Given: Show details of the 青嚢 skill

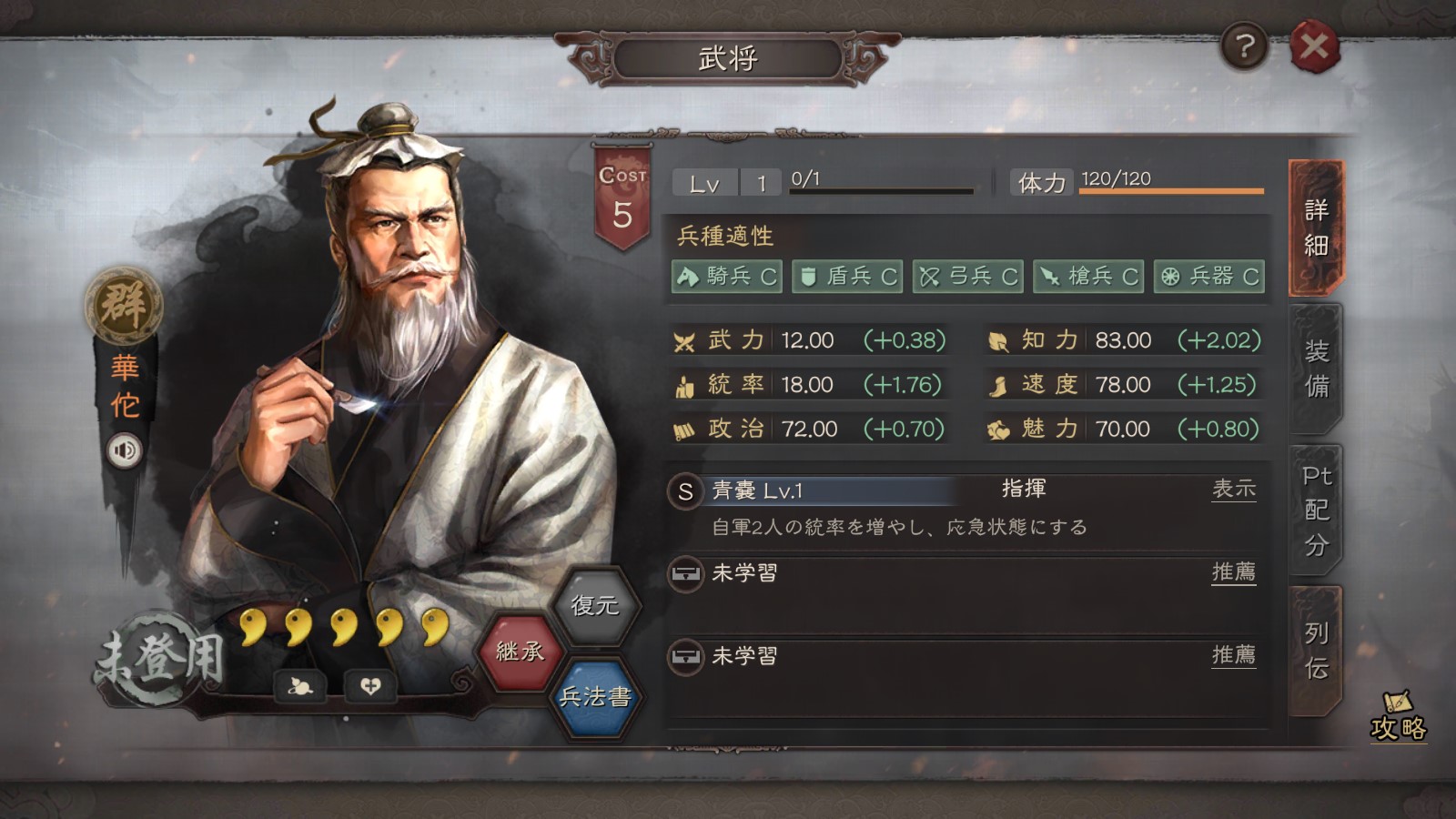Looking at the screenshot, I should coord(1233,490).
